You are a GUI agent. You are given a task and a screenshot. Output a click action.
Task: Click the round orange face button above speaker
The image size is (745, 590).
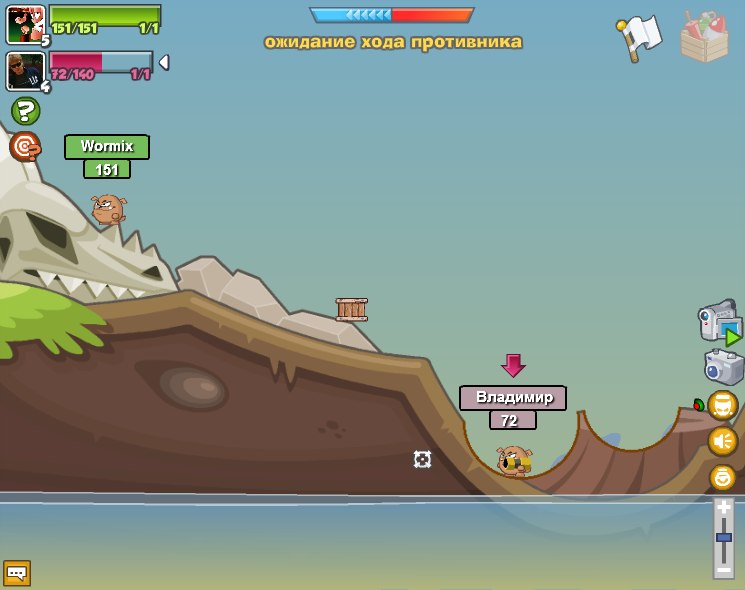pyautogui.click(x=722, y=405)
